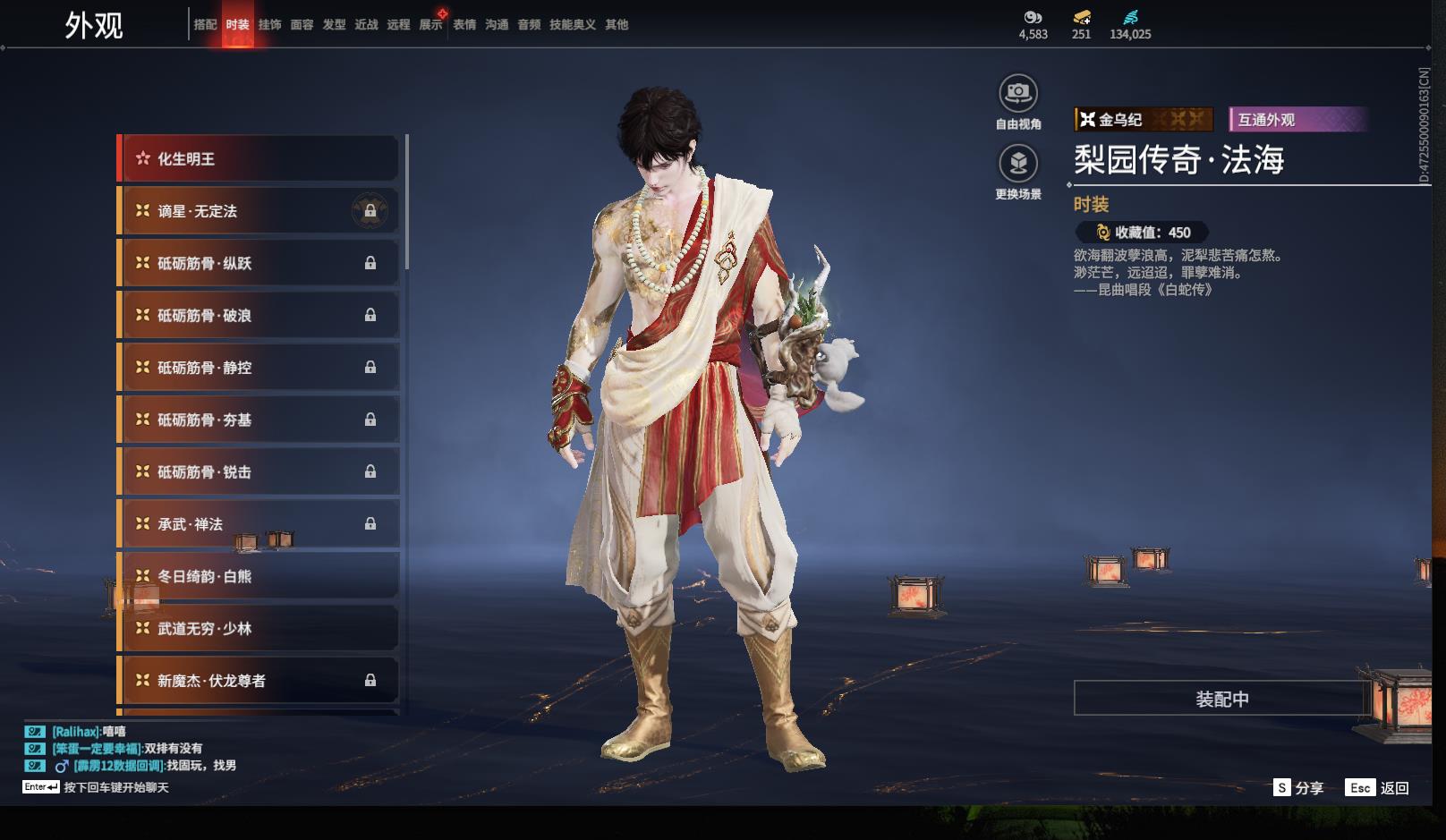
Task: Choose the 摘星·无定法 outfit entry
Action: tap(258, 211)
